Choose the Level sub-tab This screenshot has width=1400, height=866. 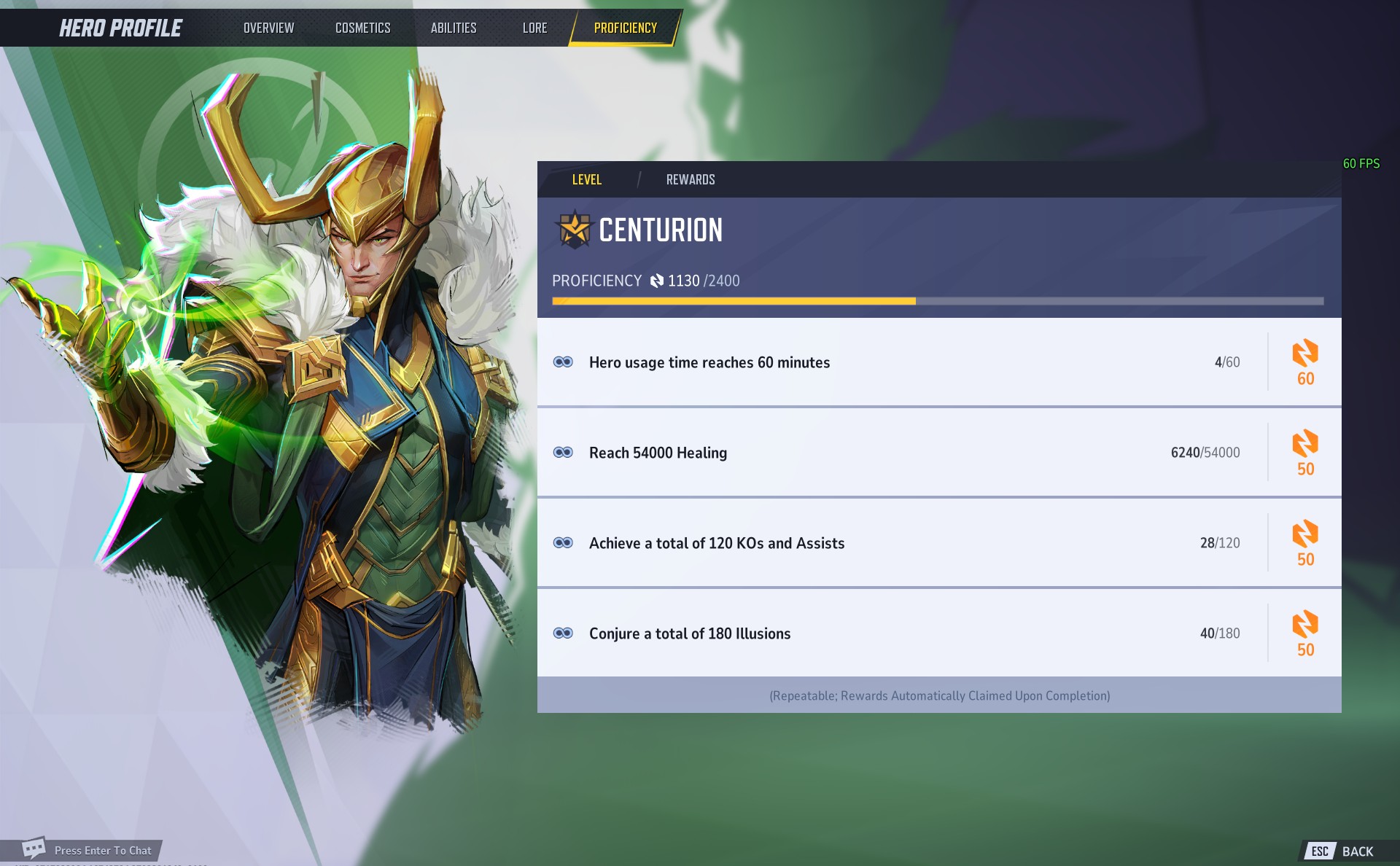586,179
